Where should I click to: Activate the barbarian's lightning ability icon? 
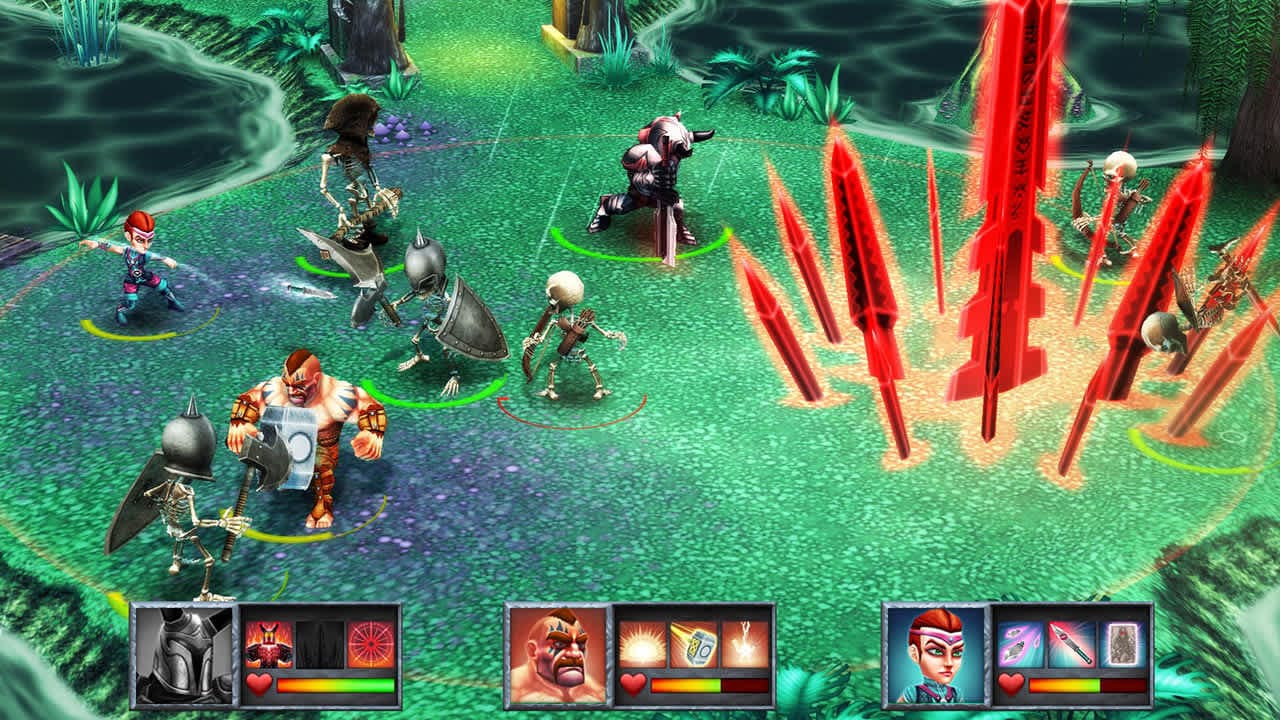pos(745,642)
